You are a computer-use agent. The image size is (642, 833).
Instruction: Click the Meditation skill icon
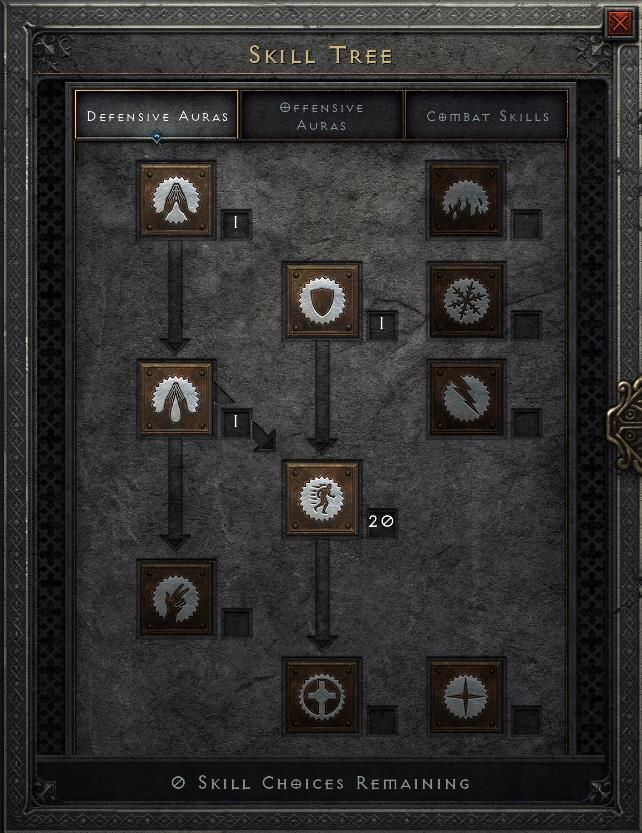[x=176, y=598]
